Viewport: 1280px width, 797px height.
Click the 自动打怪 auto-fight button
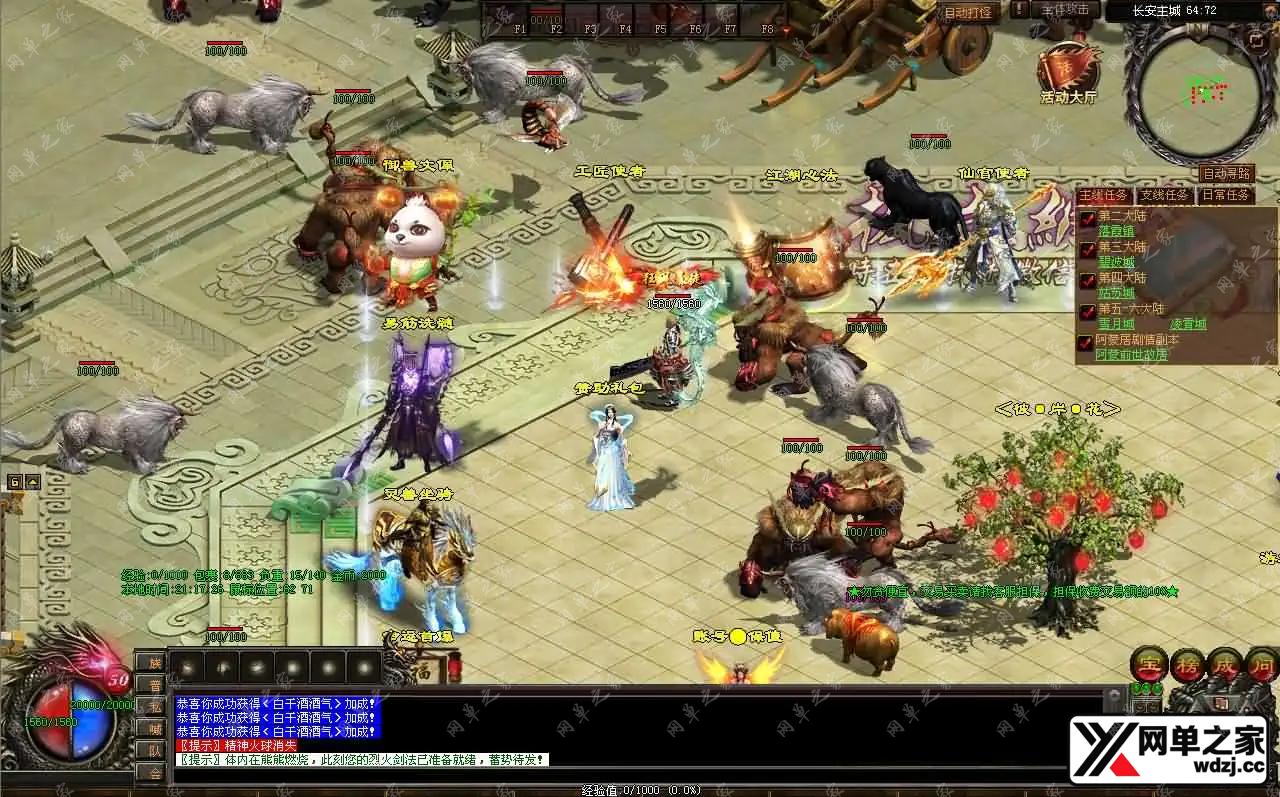(x=968, y=13)
